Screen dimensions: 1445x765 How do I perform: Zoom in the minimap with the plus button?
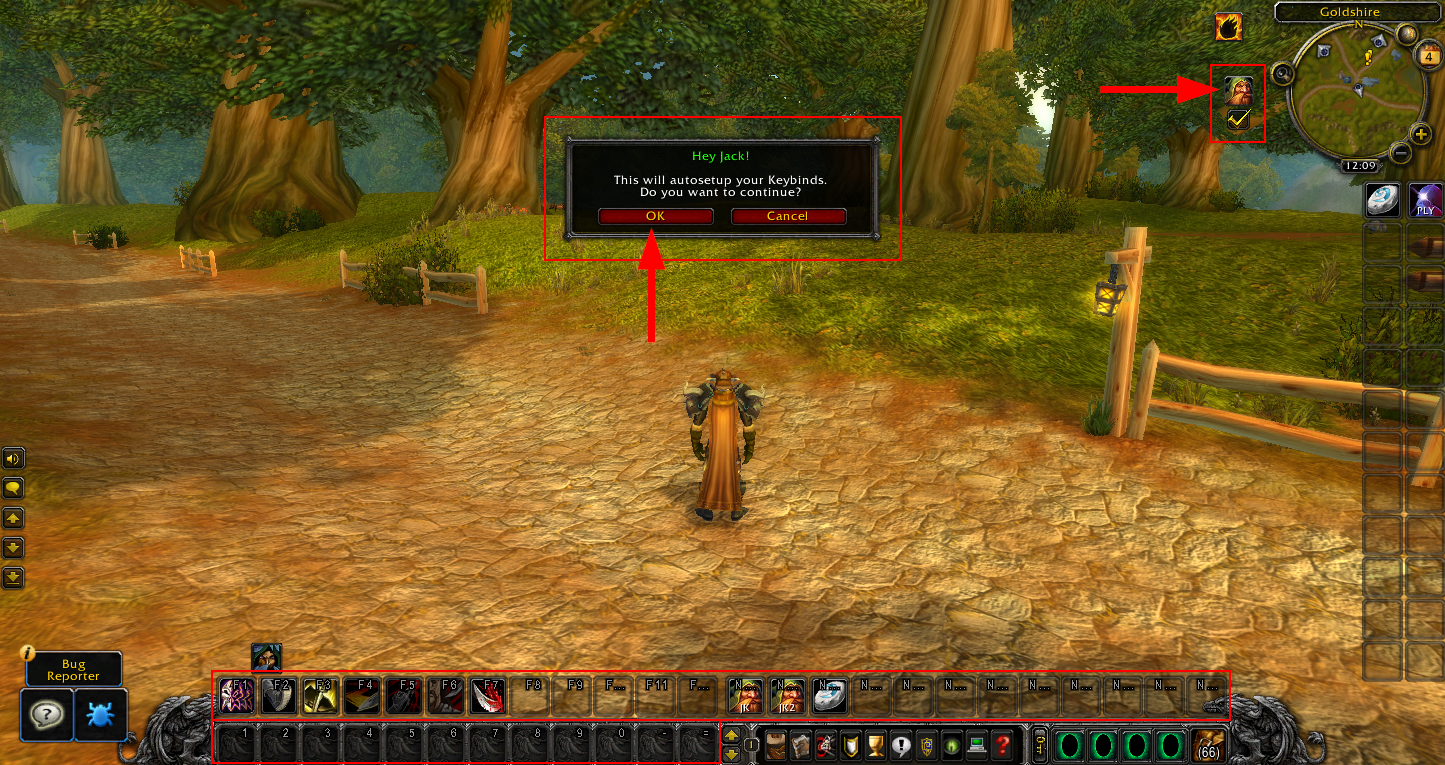(1420, 134)
